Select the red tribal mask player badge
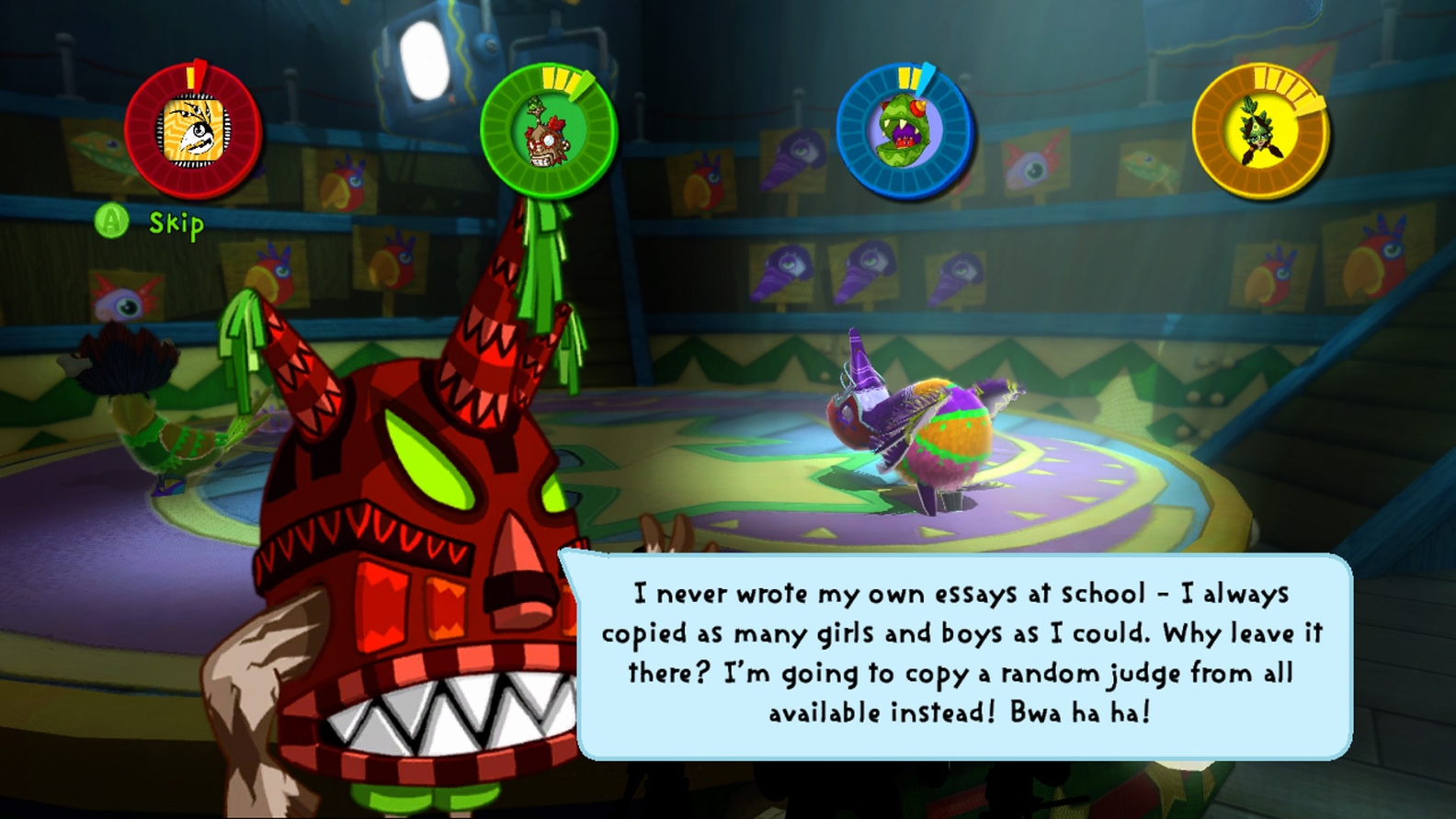The width and height of the screenshot is (1456, 819). [193, 131]
